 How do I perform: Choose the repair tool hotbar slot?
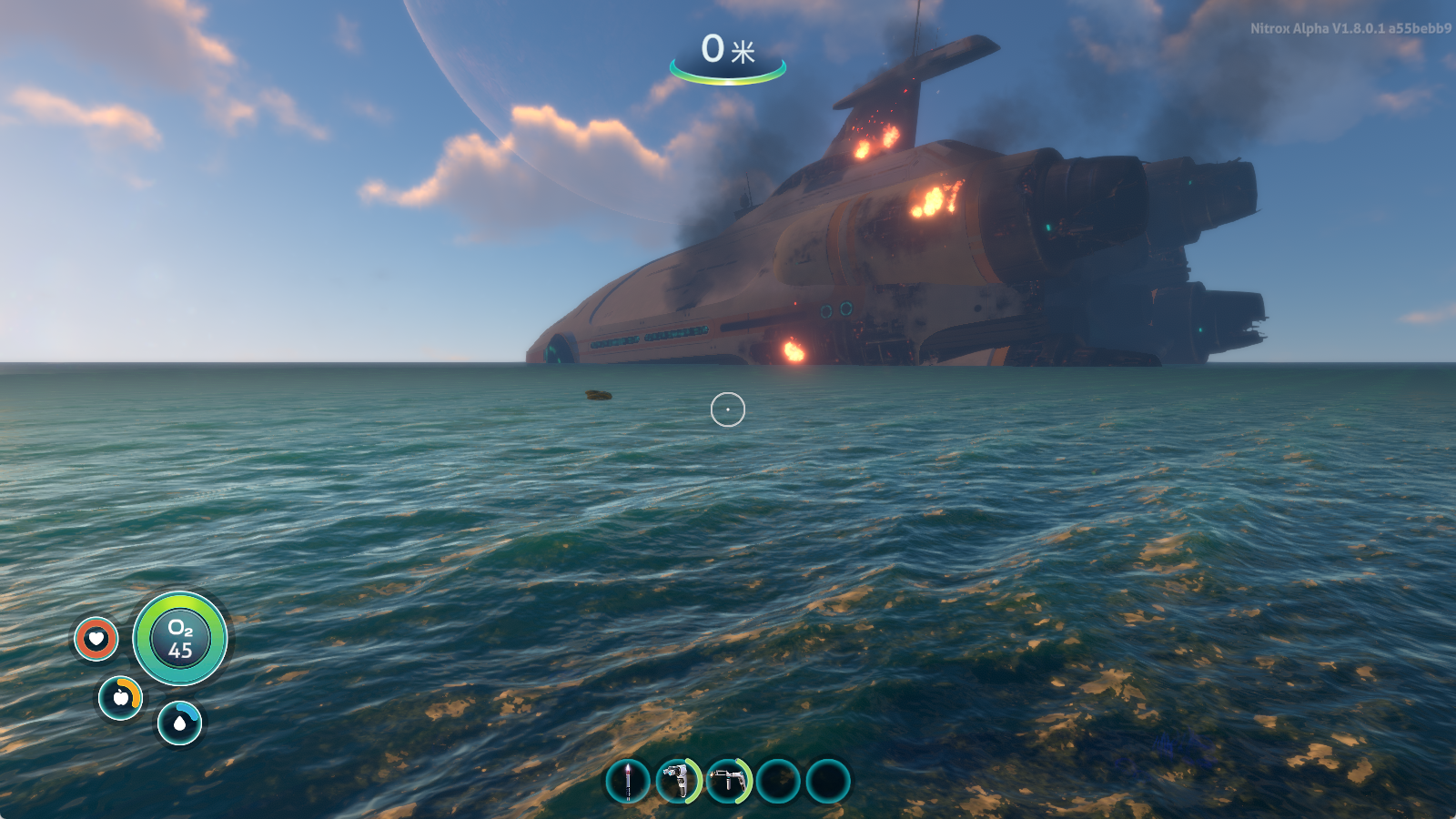pos(728,781)
